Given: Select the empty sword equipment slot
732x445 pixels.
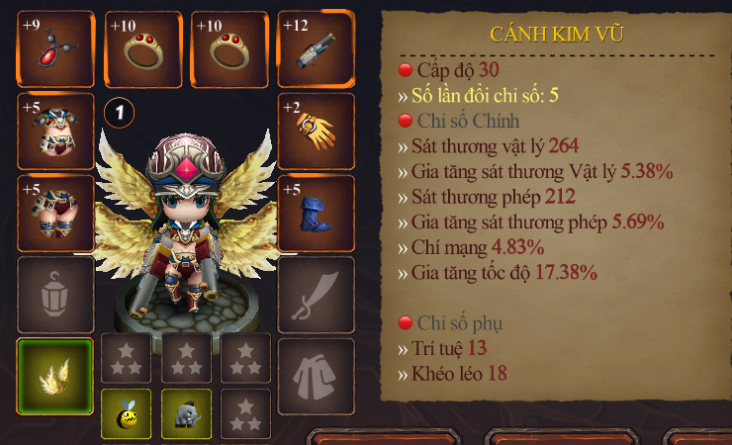Looking at the screenshot, I should (315, 295).
